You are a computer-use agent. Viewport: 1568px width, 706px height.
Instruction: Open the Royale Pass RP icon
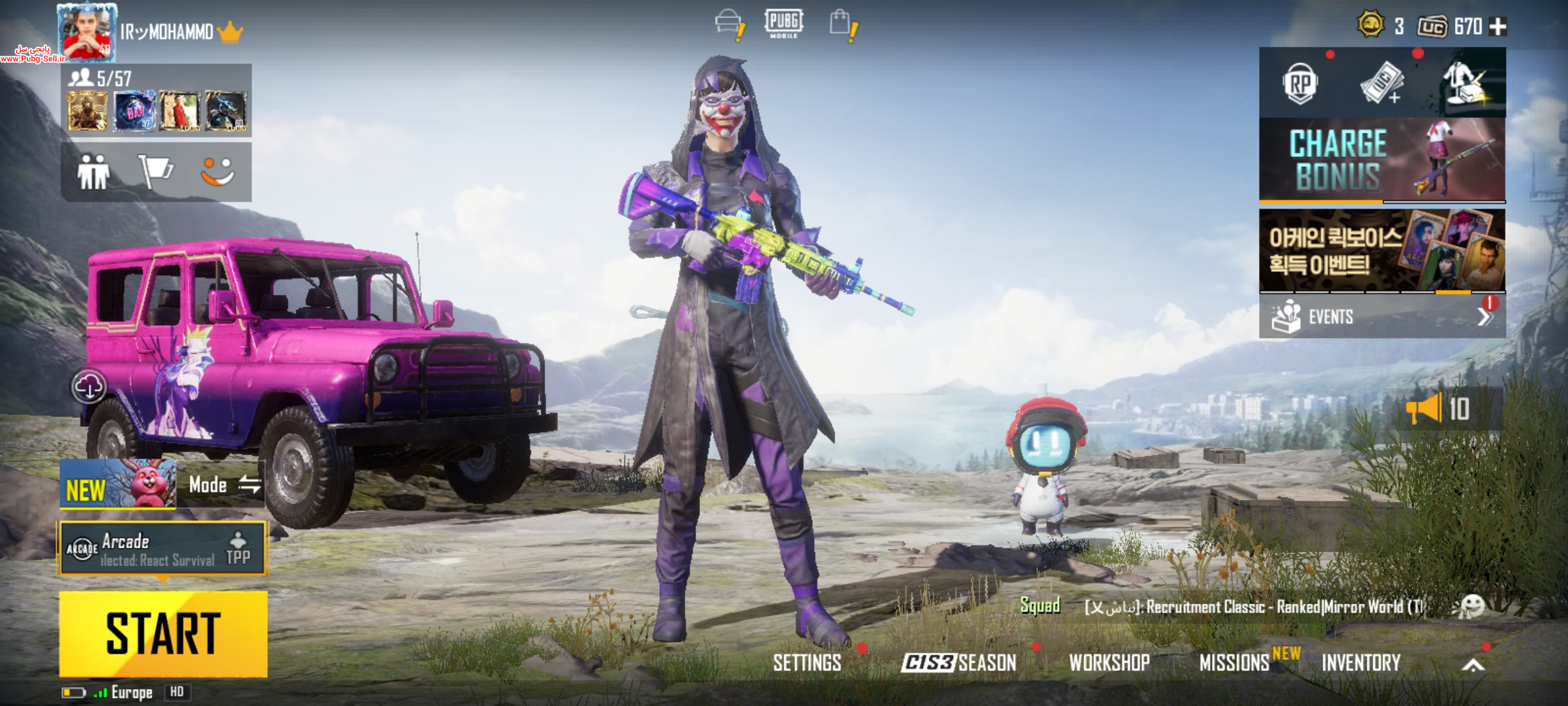[1299, 84]
